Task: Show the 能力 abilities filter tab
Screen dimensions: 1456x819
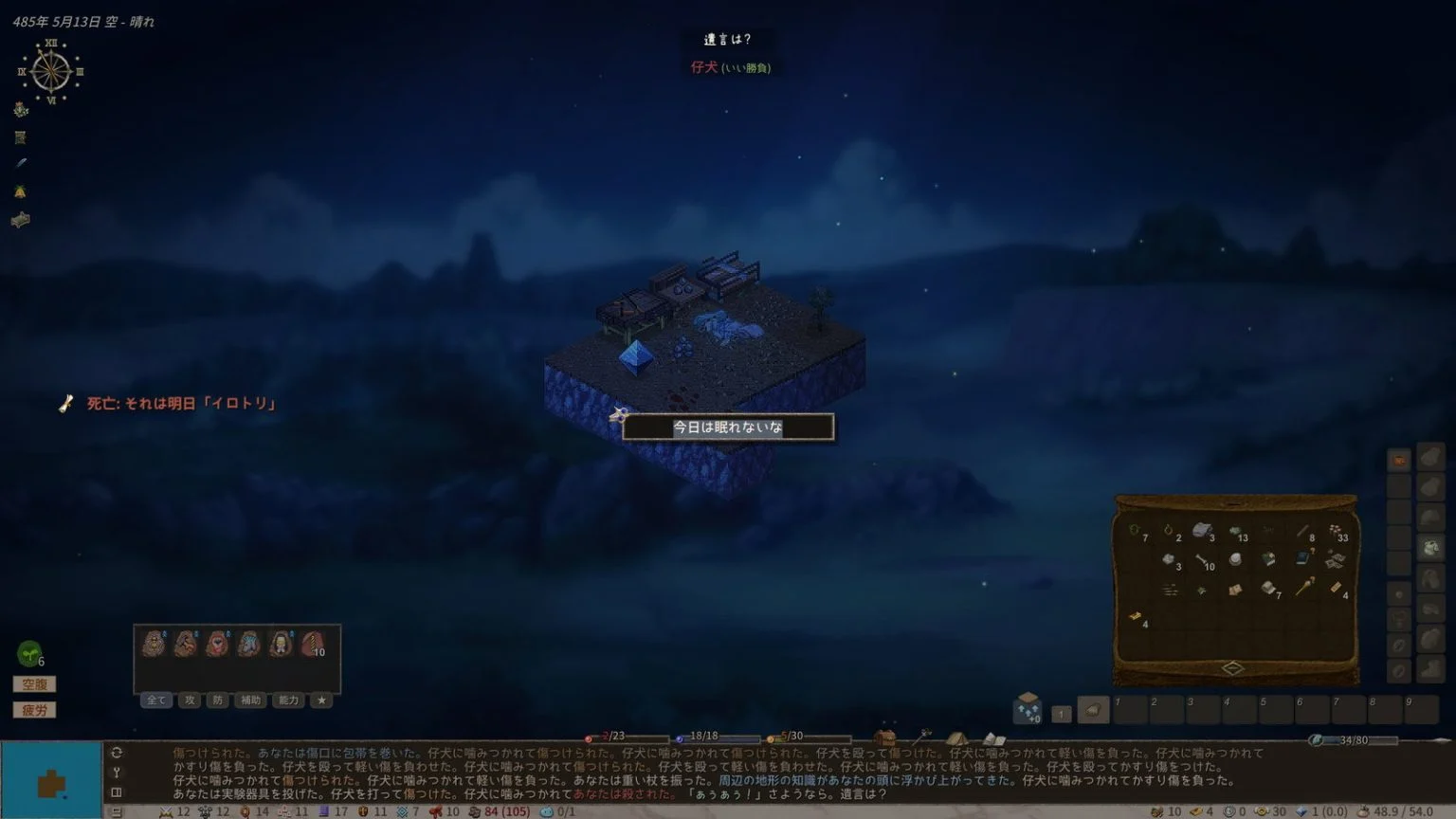Action: coord(288,701)
